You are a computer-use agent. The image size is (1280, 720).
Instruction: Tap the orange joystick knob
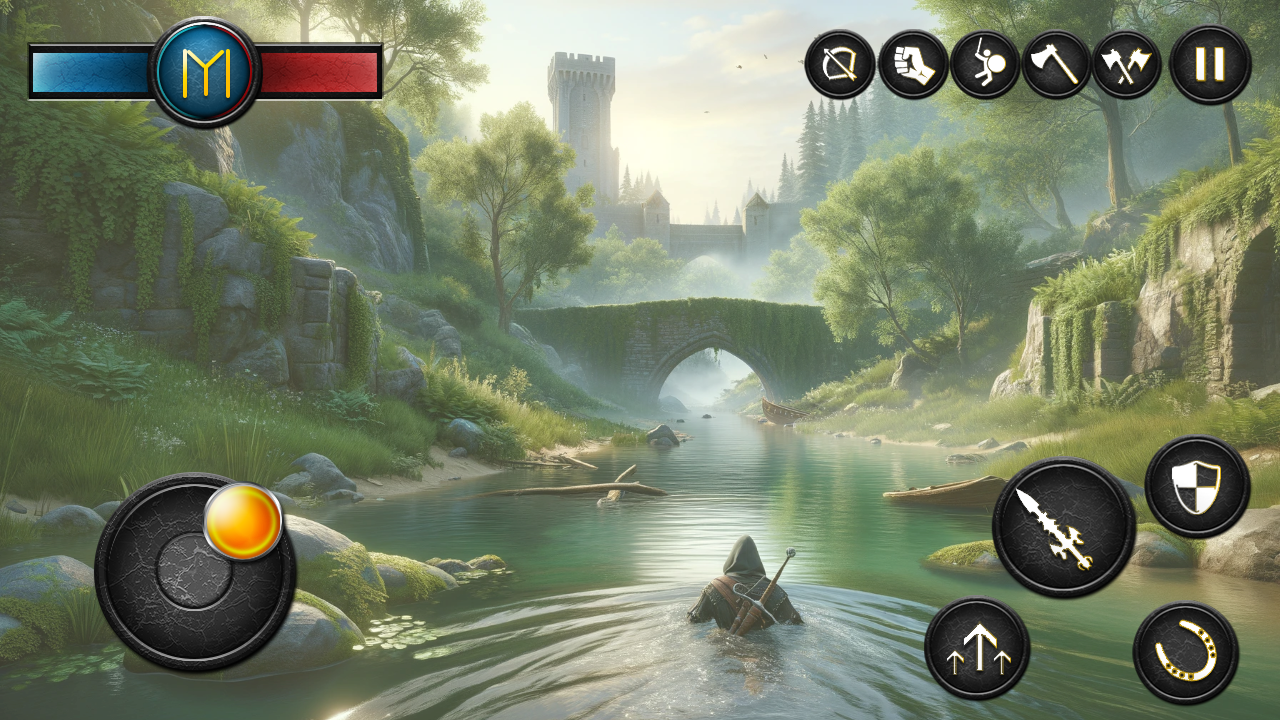tap(243, 522)
